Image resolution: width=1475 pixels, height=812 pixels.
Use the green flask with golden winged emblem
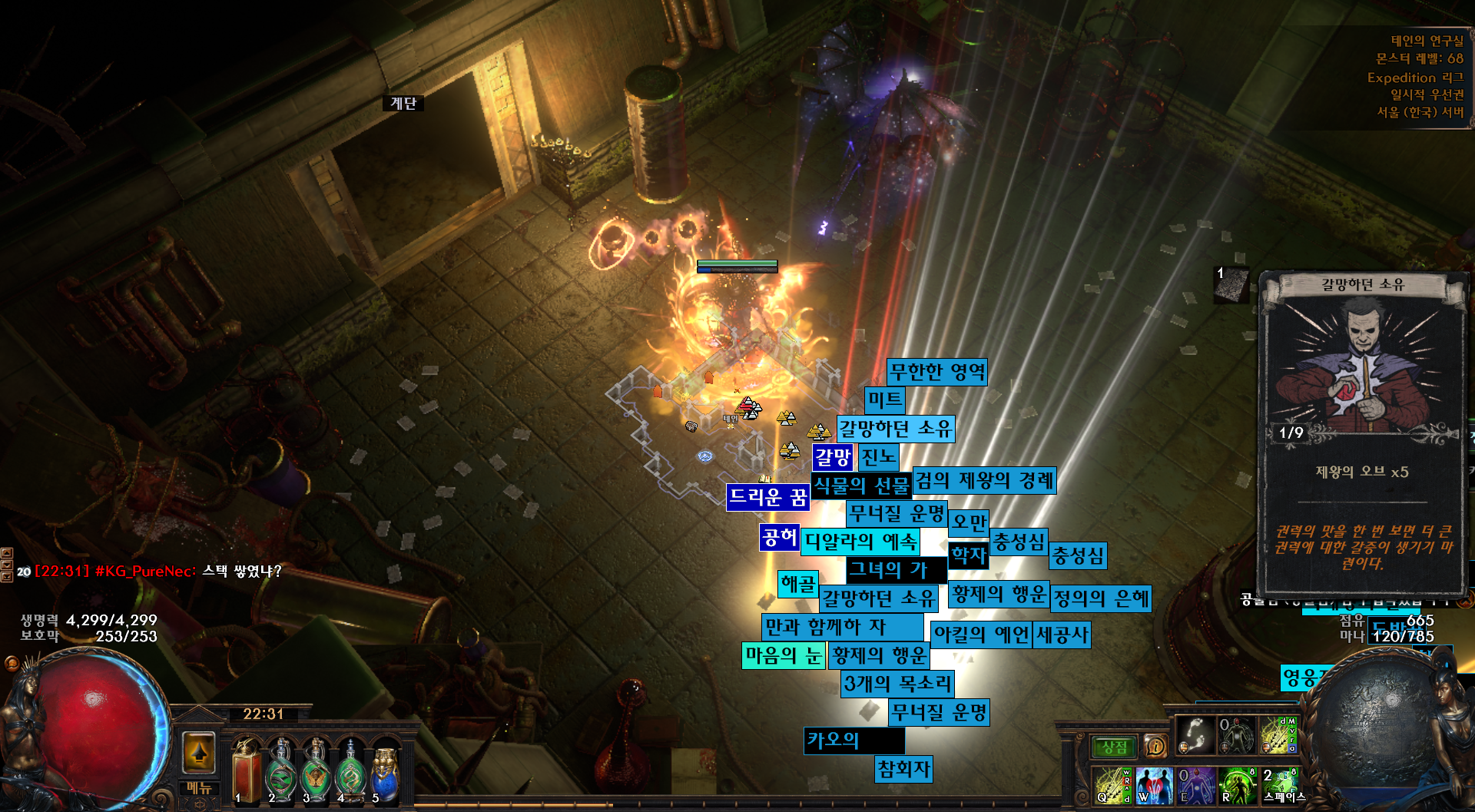(316, 772)
